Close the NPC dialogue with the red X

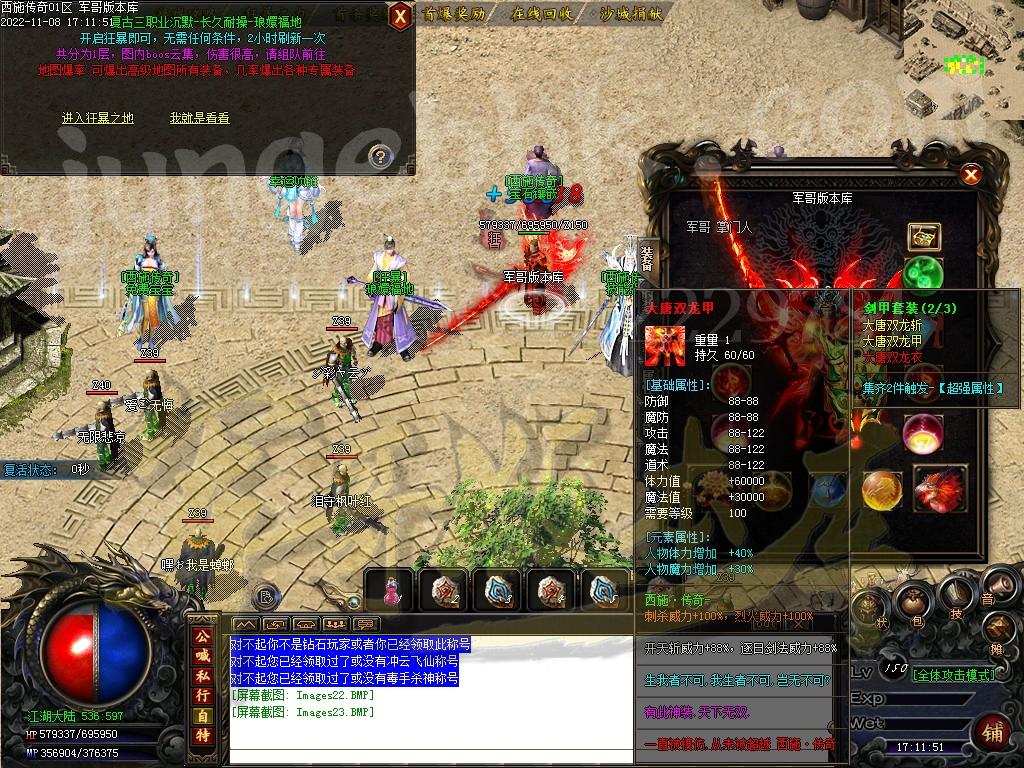399,15
